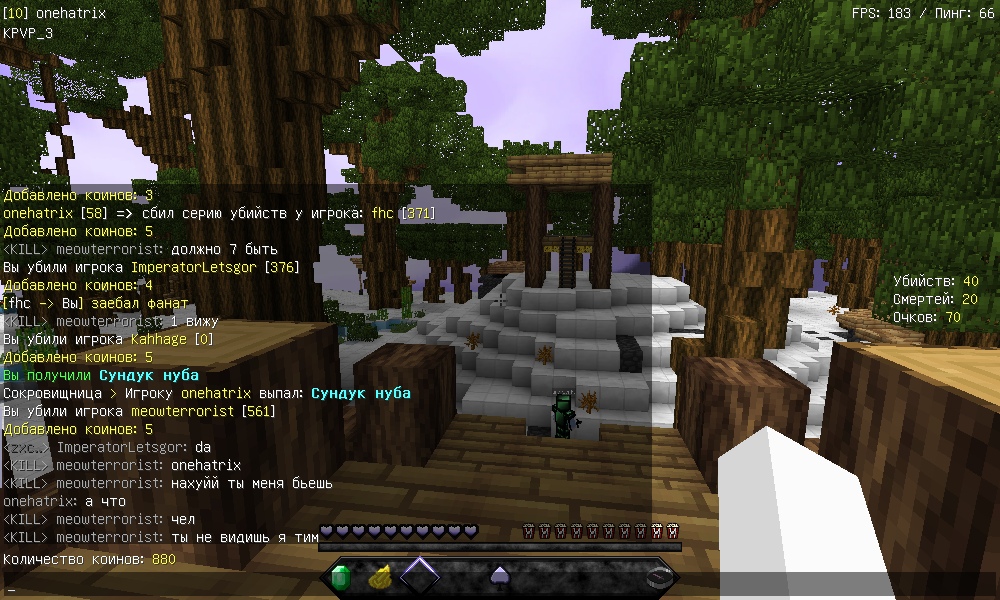Select the yellow gold pile hotbar item
This screenshot has height=600, width=1000.
click(380, 577)
